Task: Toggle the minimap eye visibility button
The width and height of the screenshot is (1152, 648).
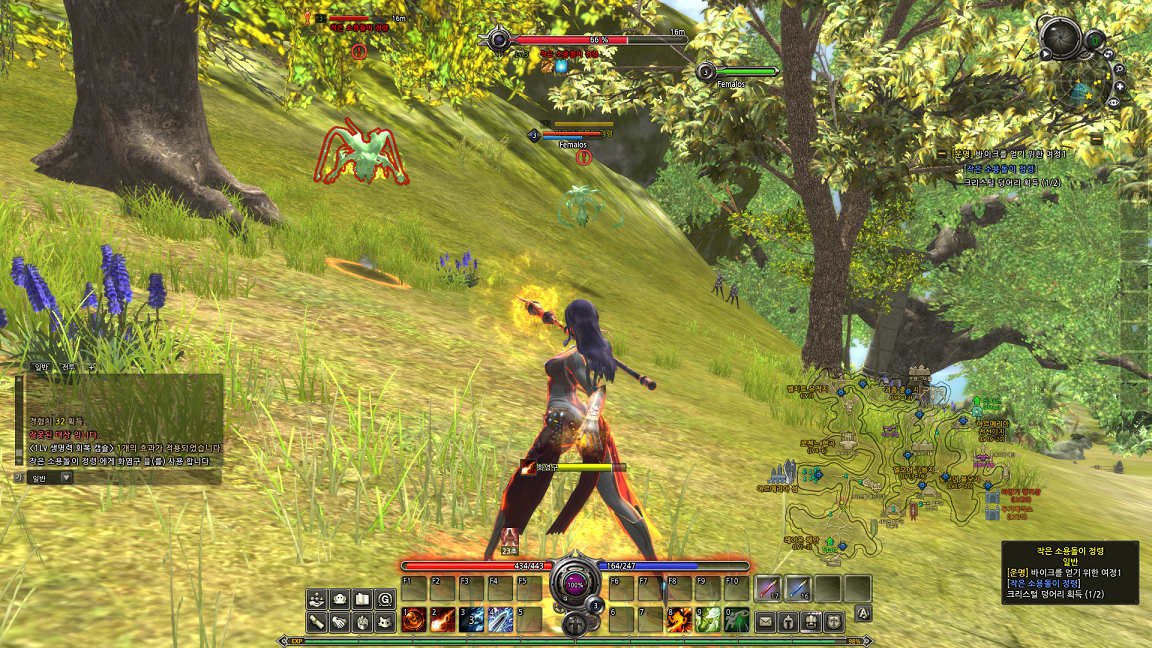Action: [1114, 102]
